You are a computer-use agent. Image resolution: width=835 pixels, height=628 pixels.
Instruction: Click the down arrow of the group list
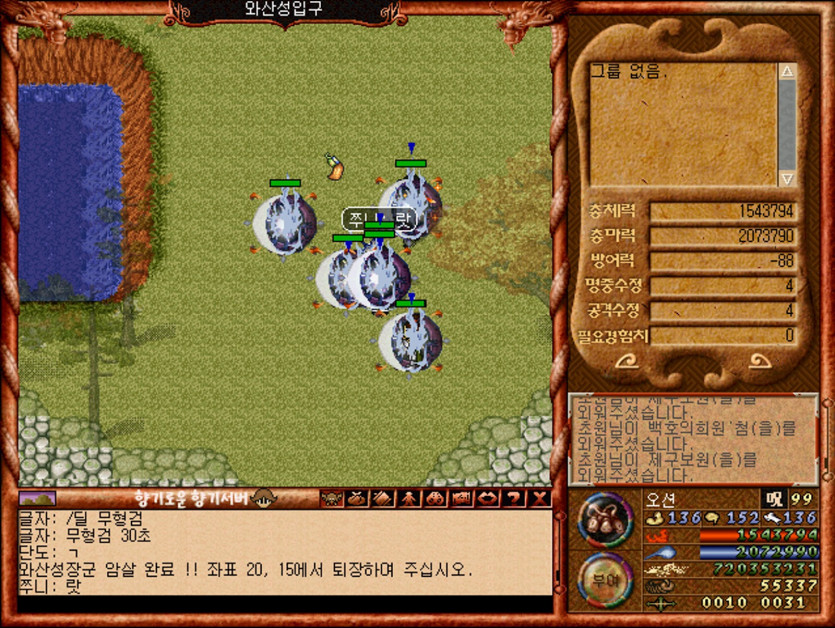[x=787, y=177]
